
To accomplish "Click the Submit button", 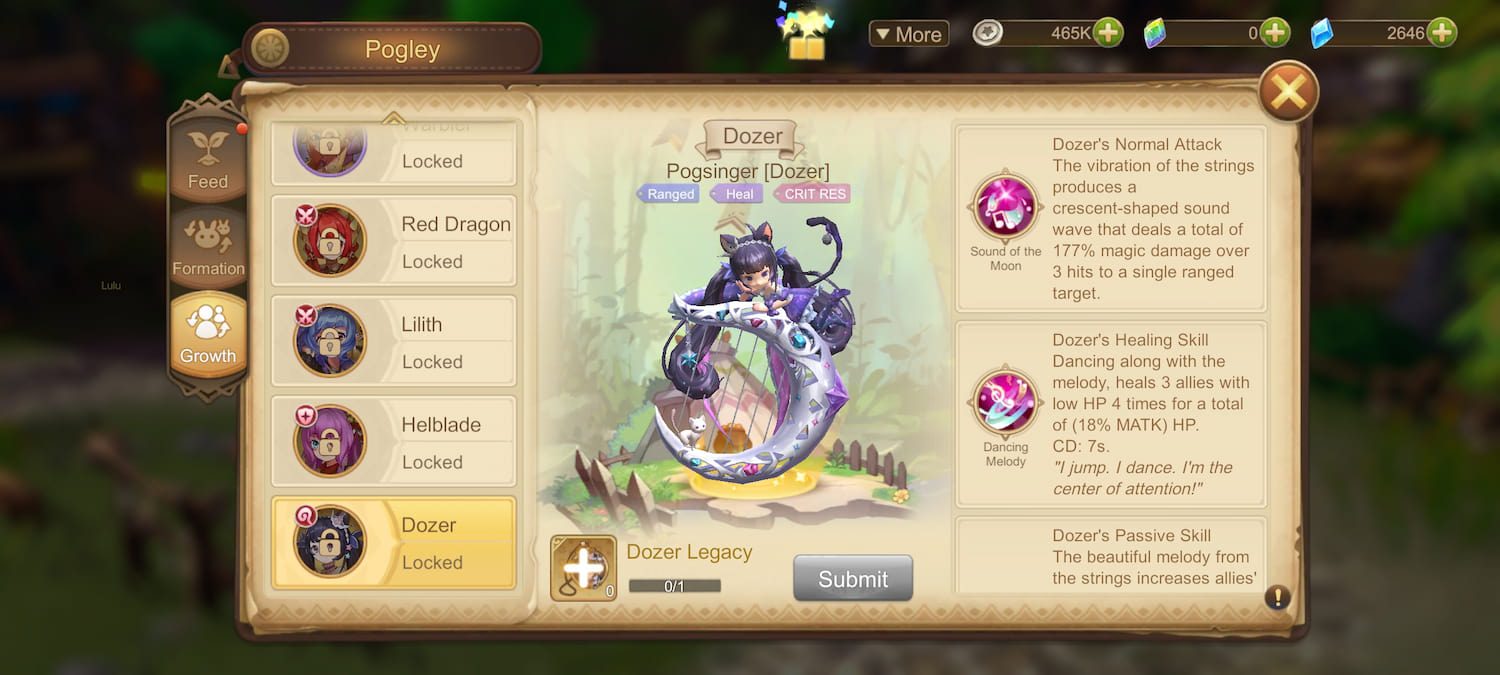I will 853,579.
